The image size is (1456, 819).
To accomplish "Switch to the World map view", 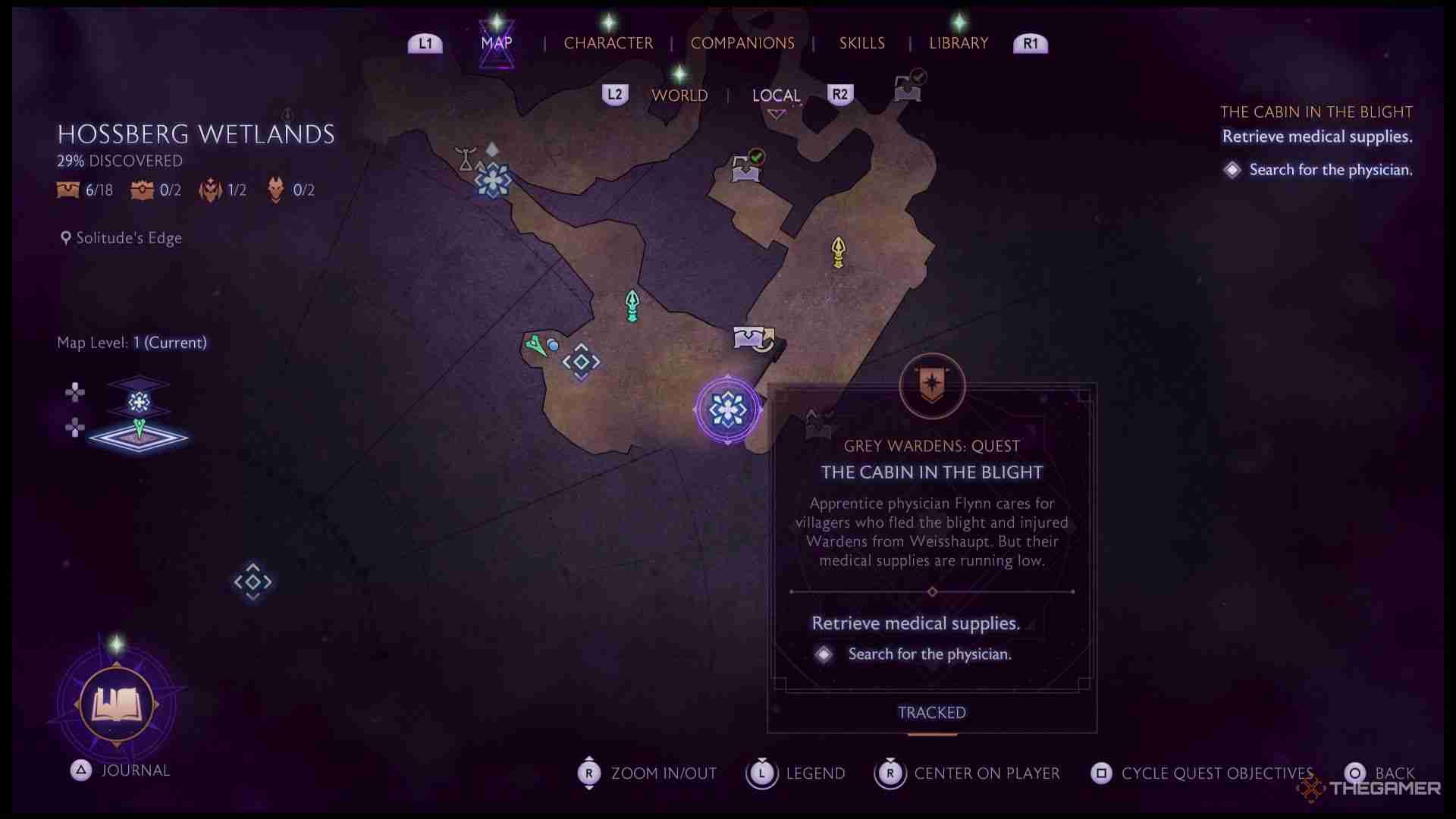I will 679,96.
